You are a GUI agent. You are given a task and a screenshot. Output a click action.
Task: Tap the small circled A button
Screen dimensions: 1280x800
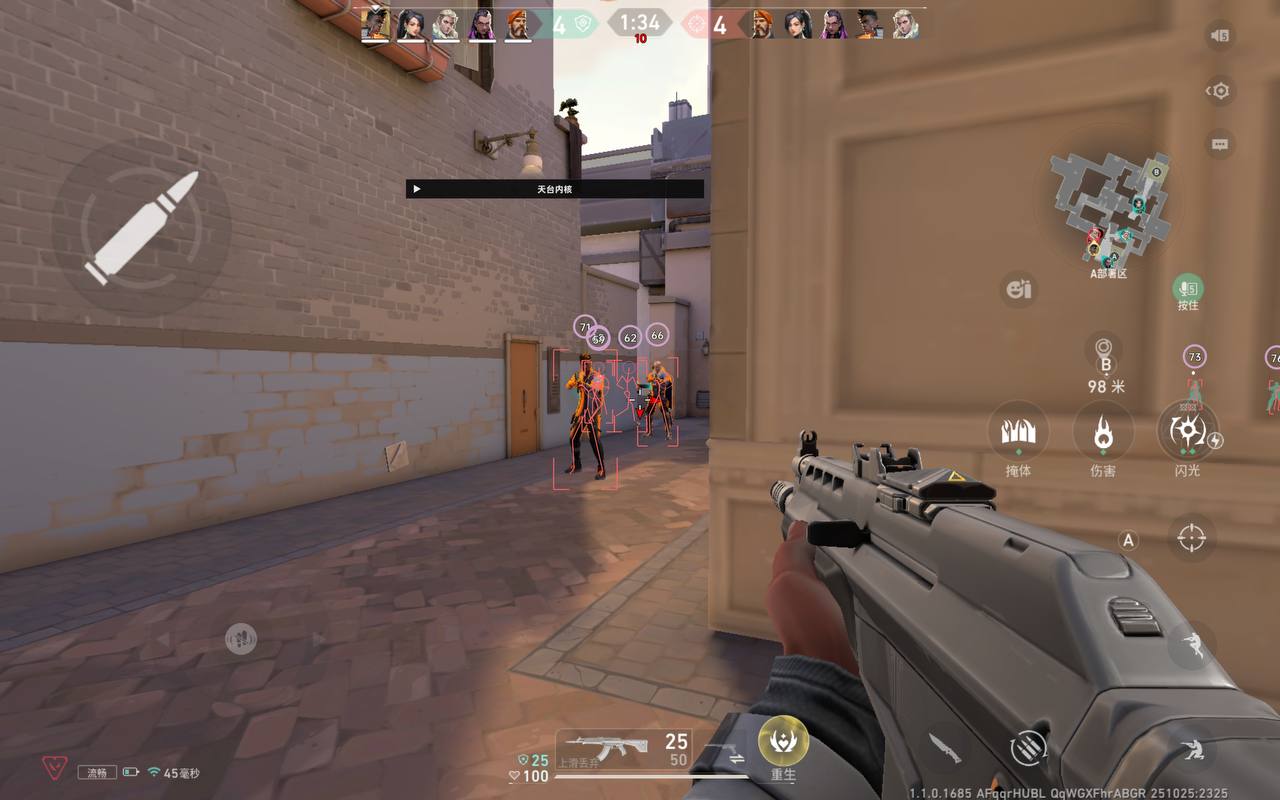pos(1128,541)
